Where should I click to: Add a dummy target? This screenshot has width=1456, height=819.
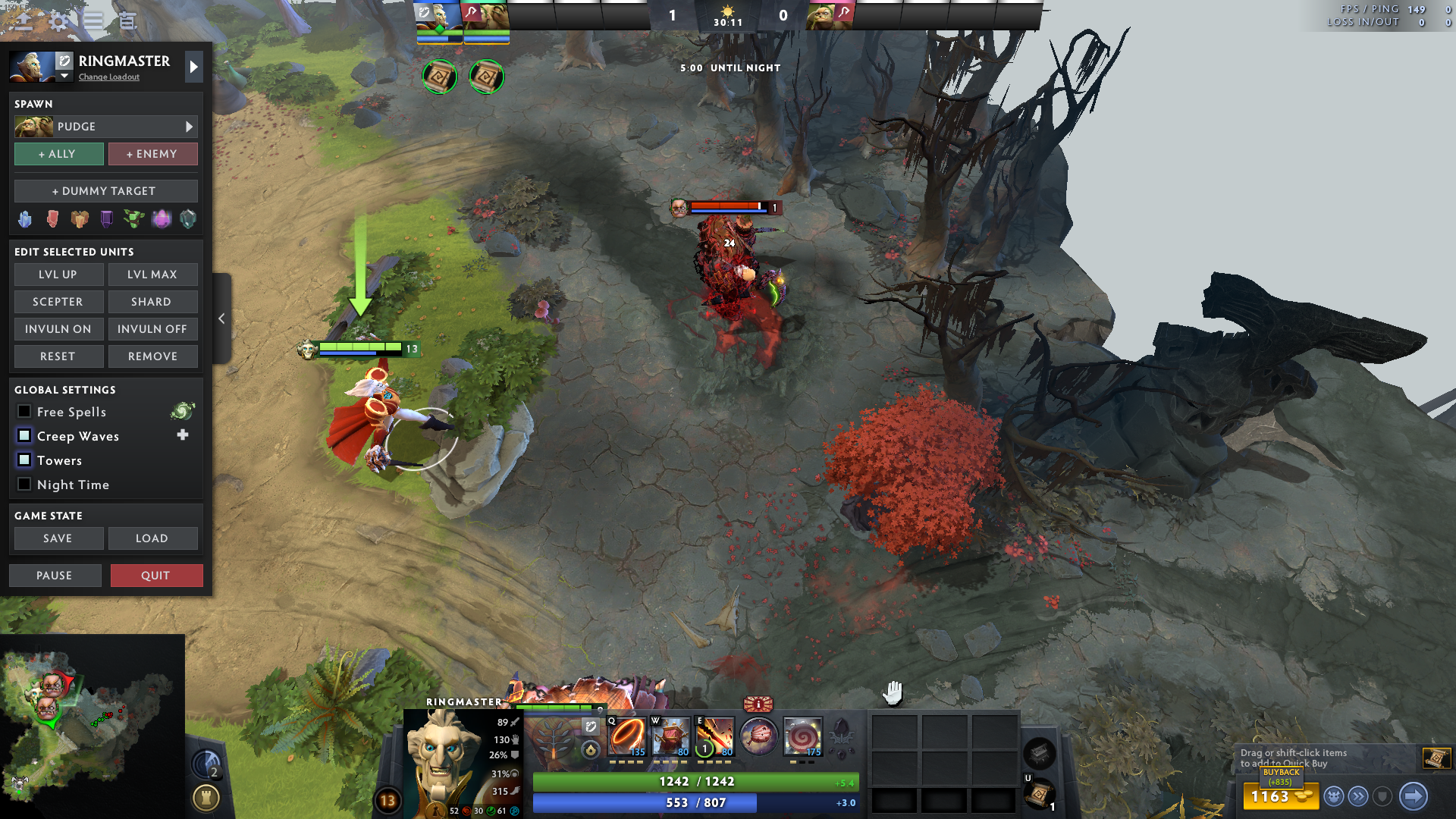point(105,191)
